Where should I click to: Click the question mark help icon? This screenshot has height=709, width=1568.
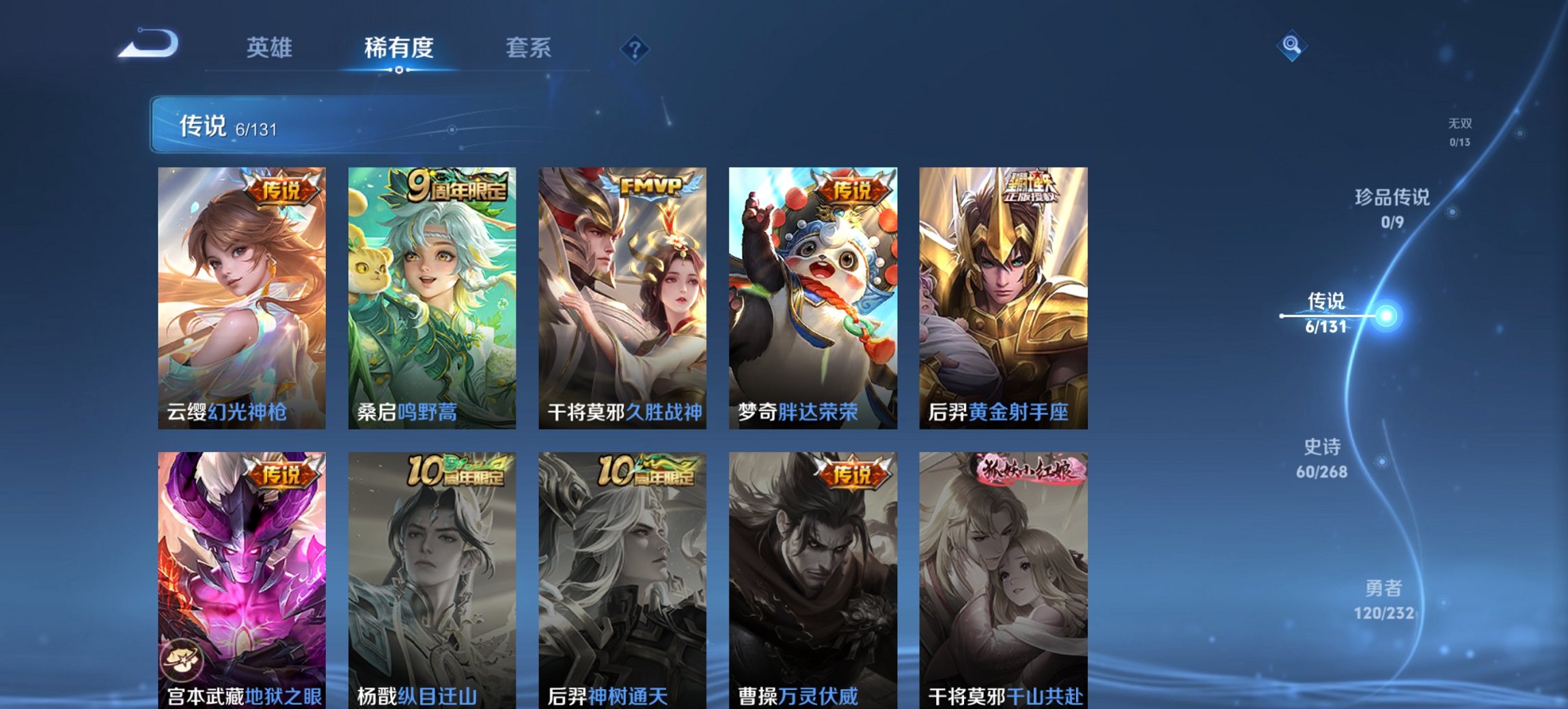pos(635,48)
